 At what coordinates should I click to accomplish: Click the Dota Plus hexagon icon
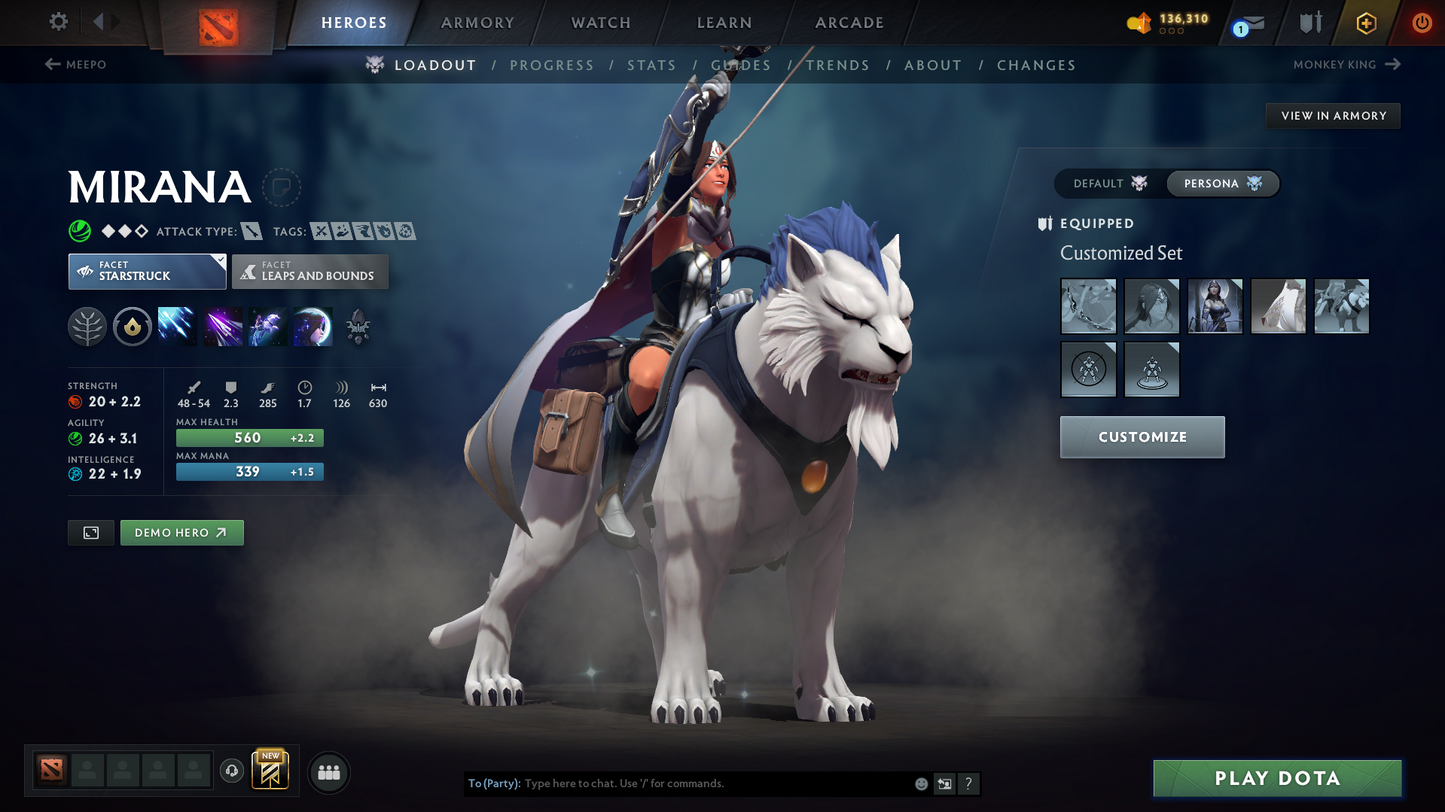1367,22
